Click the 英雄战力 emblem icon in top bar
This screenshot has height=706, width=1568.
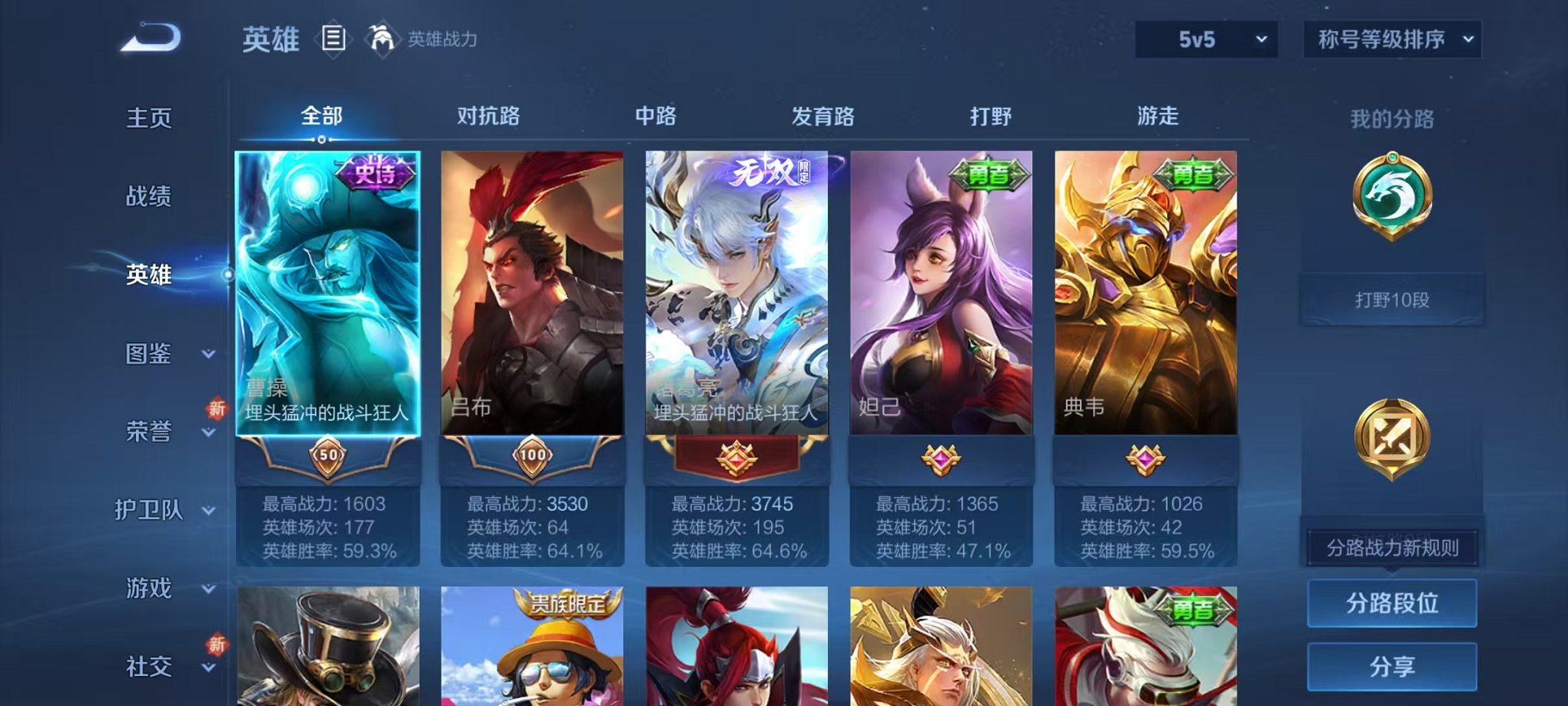(x=383, y=36)
